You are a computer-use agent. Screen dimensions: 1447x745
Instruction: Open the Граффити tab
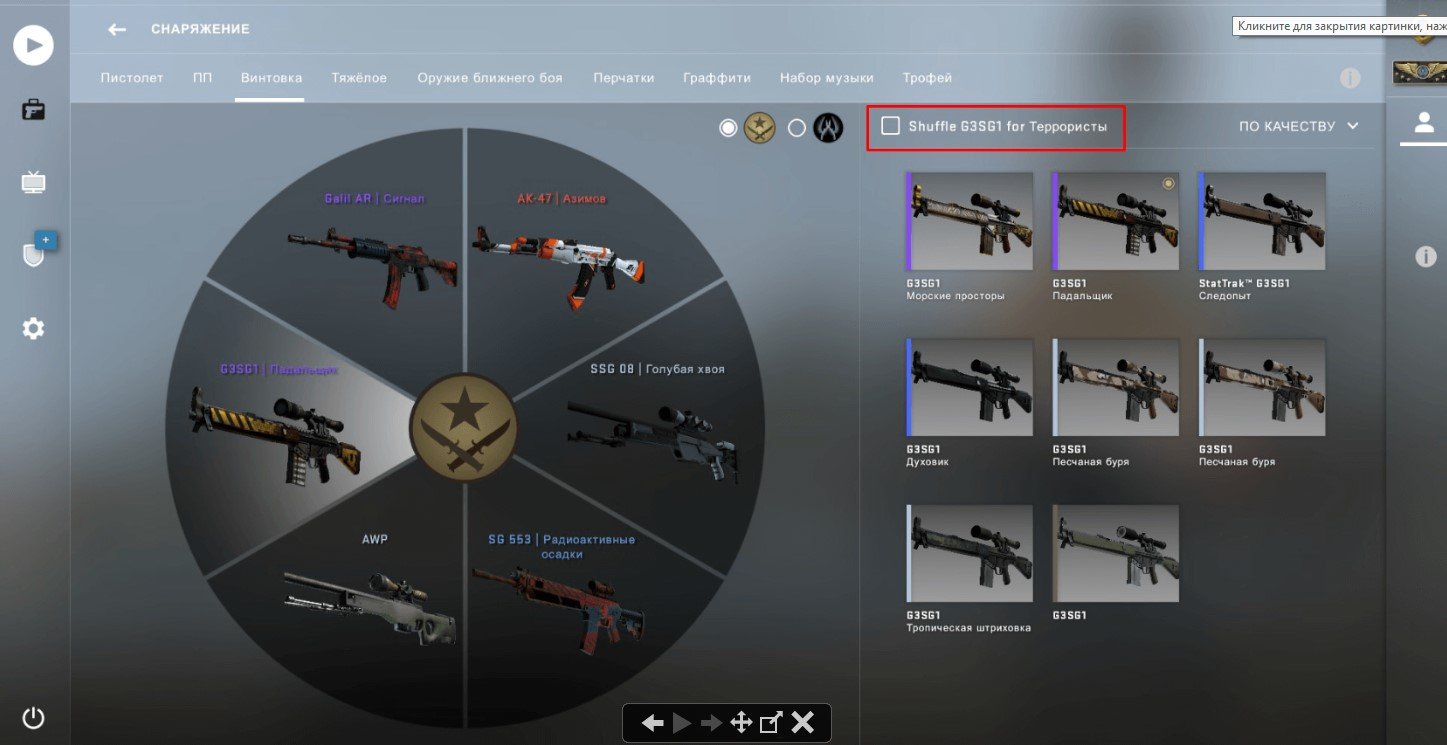coord(717,78)
